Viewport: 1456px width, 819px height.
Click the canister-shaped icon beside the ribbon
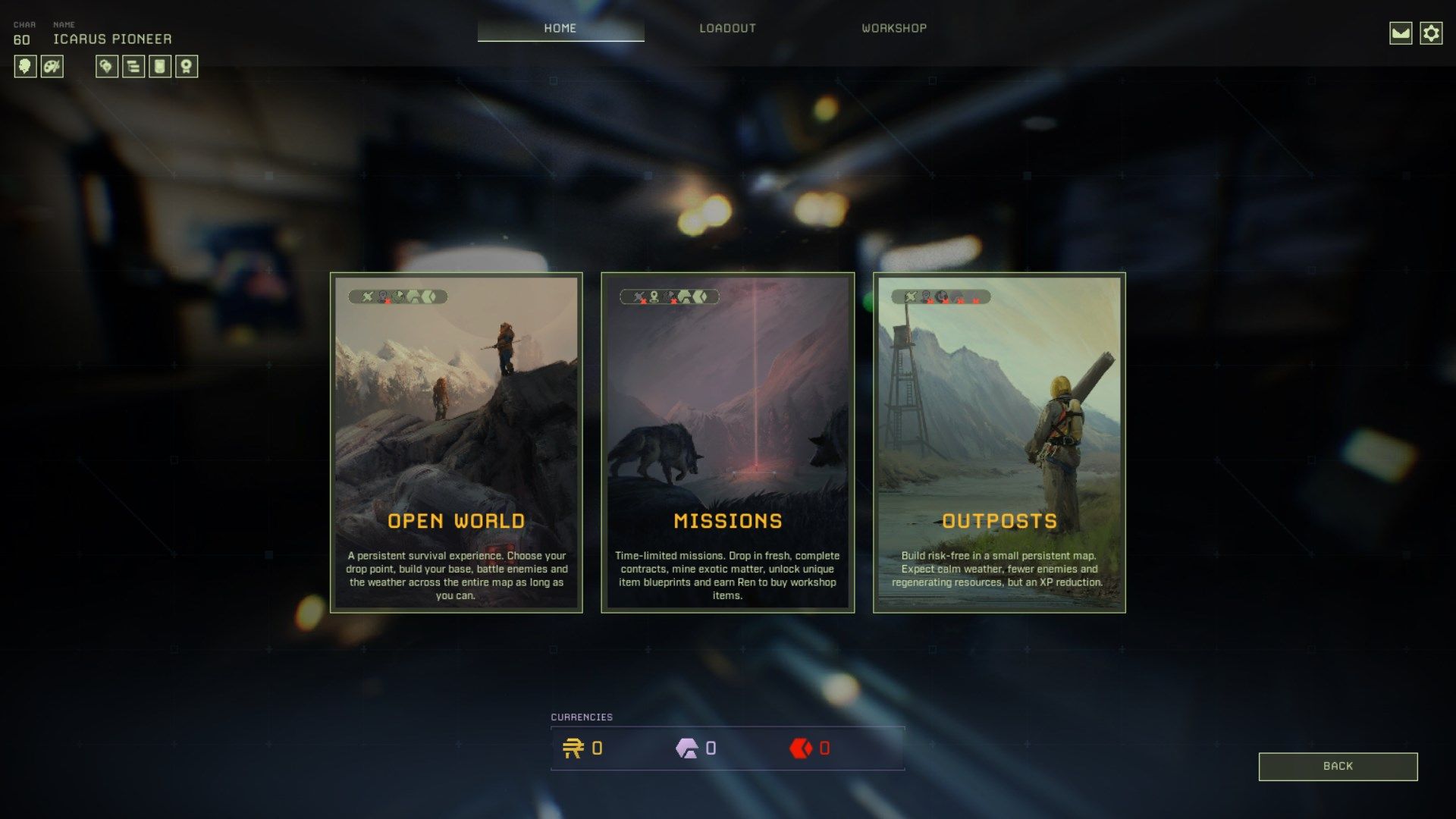point(160,67)
